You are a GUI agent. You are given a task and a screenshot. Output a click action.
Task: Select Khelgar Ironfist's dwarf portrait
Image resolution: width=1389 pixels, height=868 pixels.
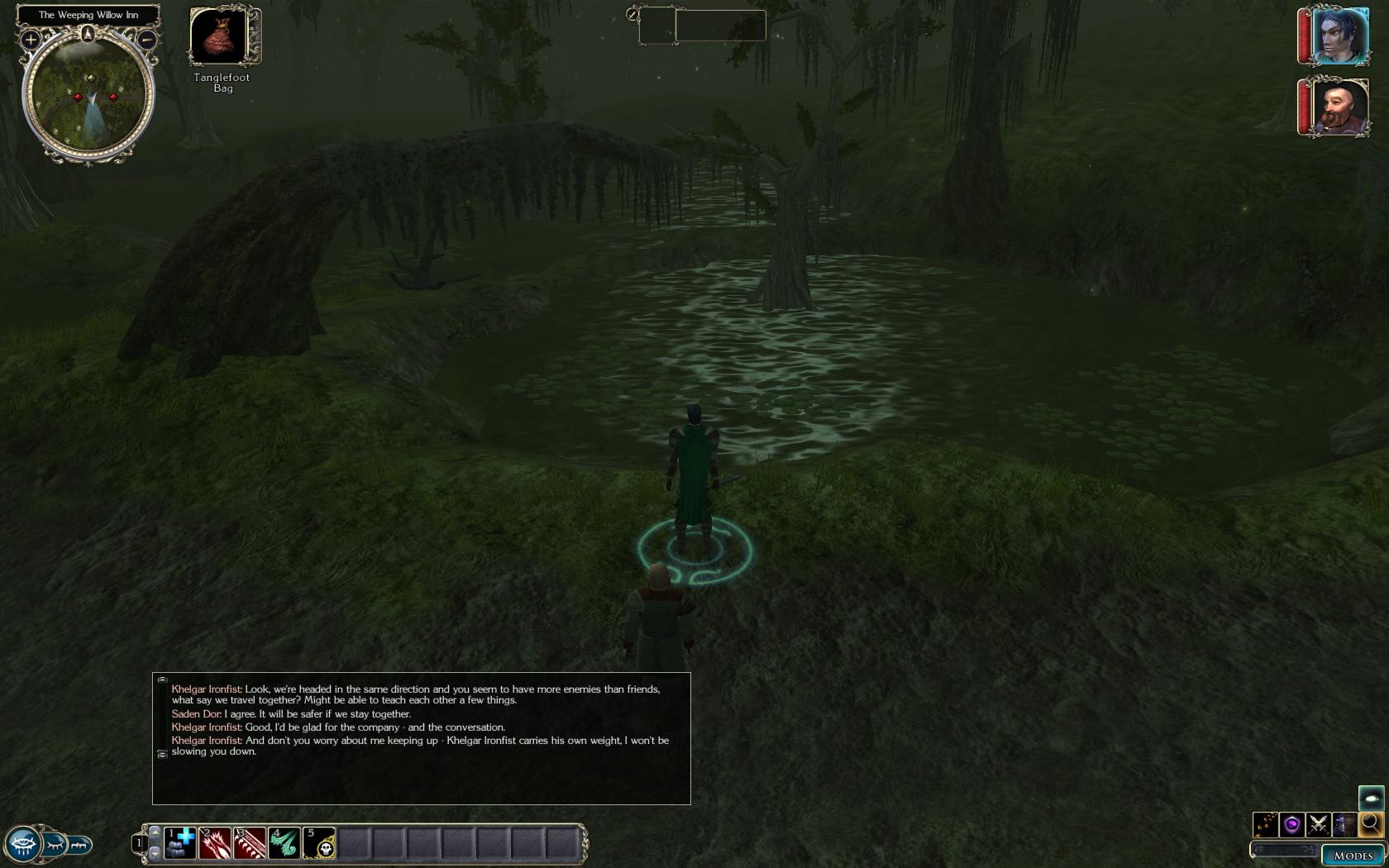pos(1339,107)
